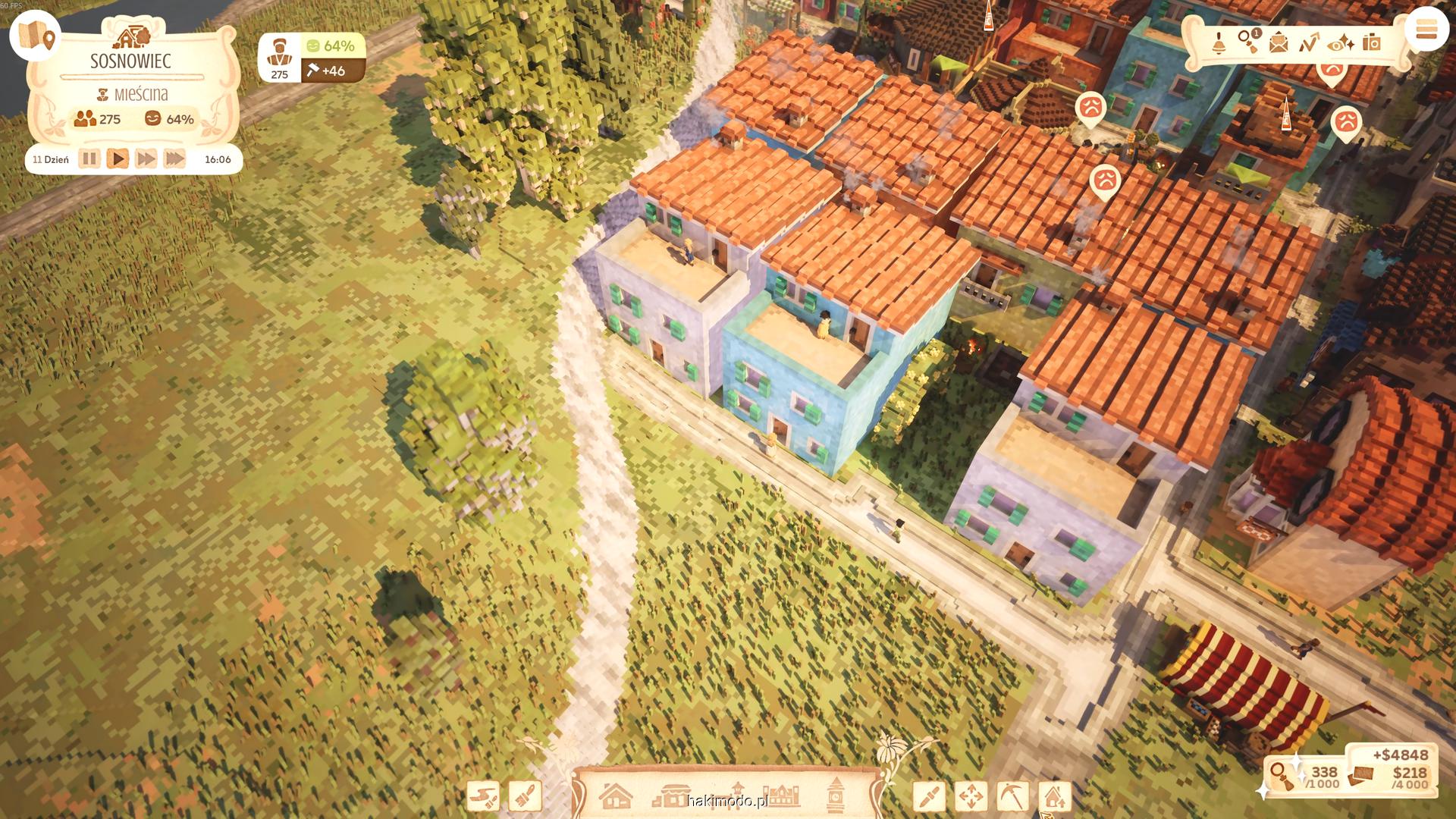Activate the camera photo mode
Viewport: 1456px width, 819px height.
(1371, 42)
